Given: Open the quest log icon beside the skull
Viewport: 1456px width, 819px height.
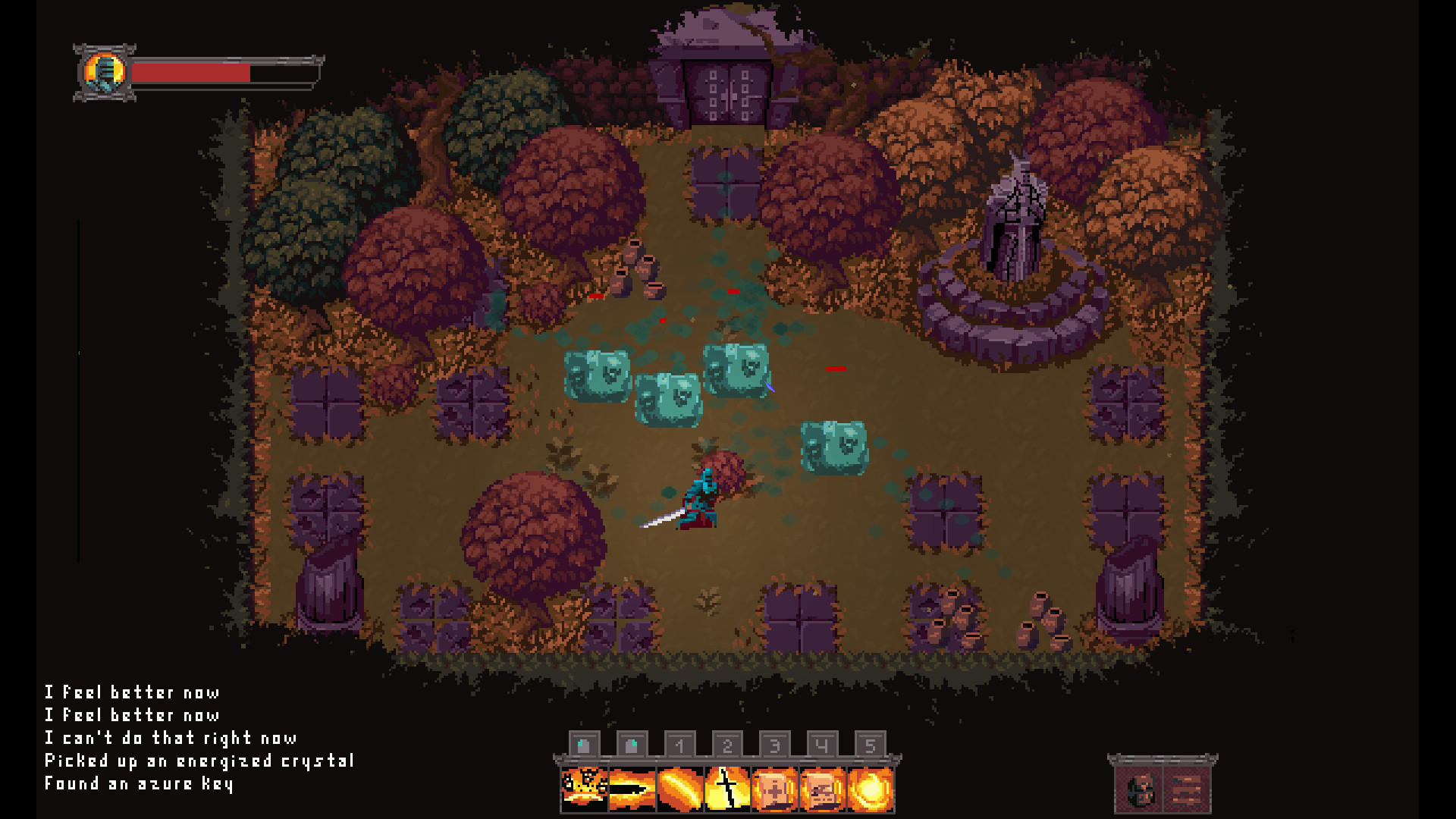Looking at the screenshot, I should 1187,789.
